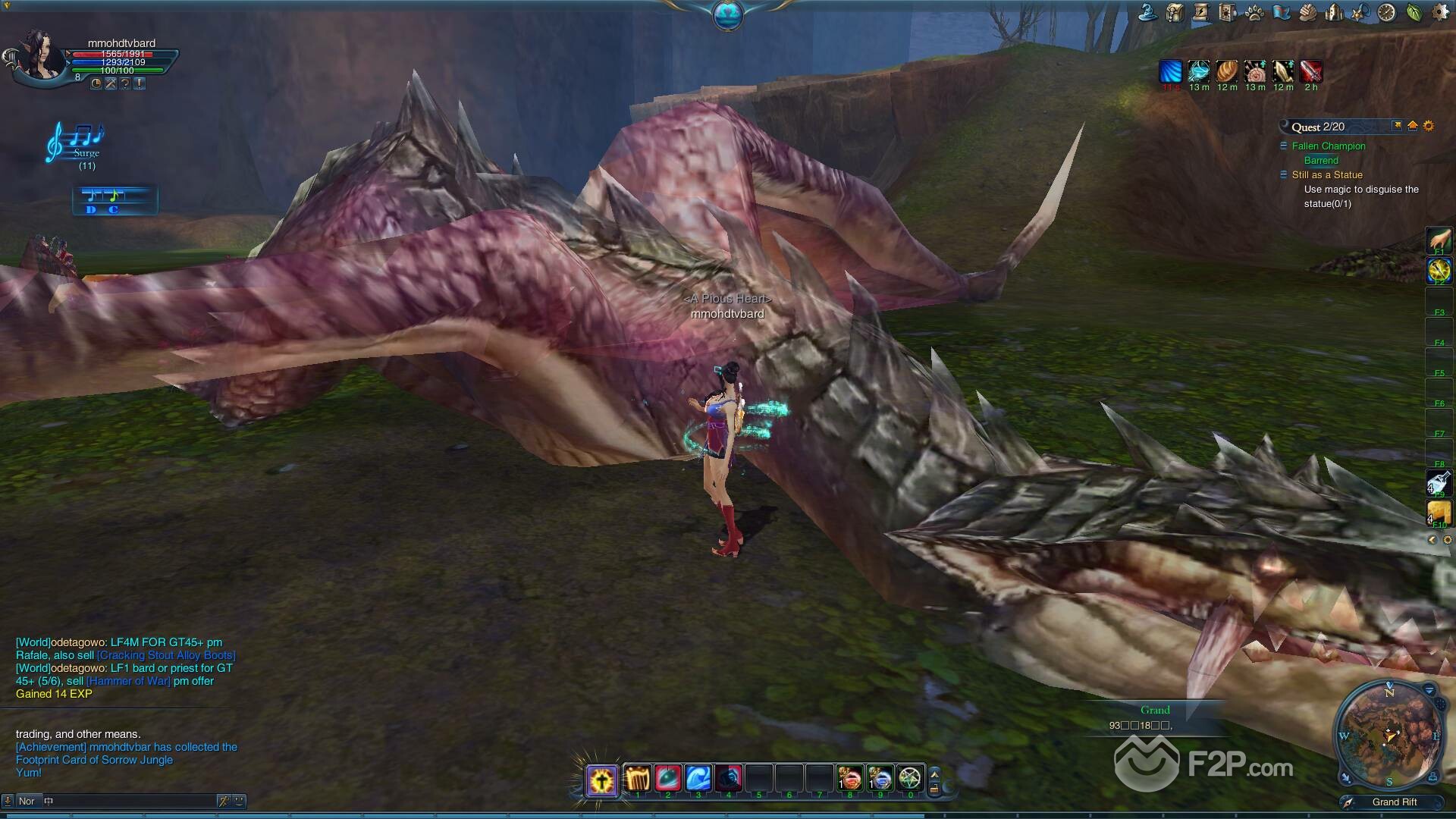
Task: Open the player portrait of mmohdtvbard
Action: pyautogui.click(x=39, y=55)
